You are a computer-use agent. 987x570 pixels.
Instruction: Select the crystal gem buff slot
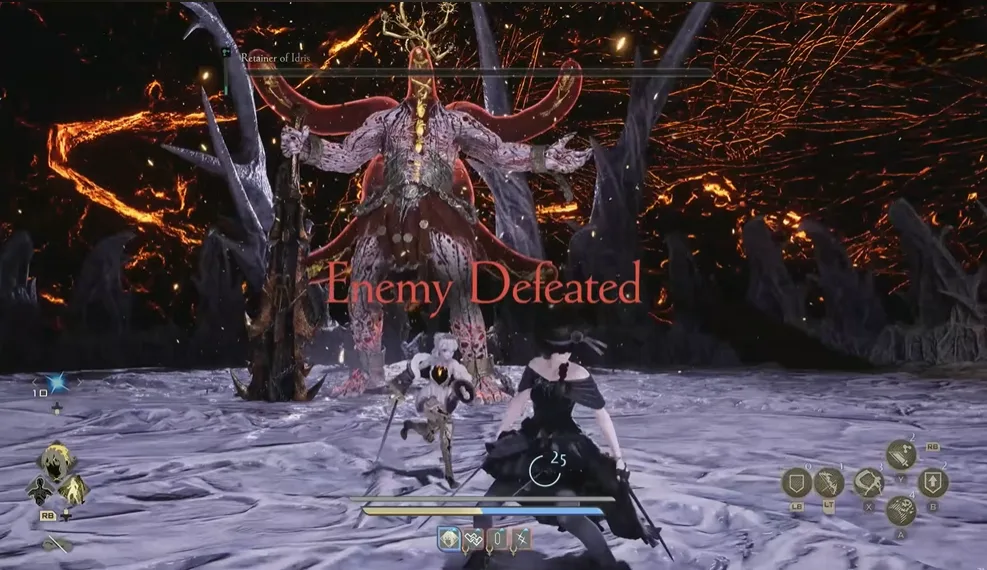497,540
